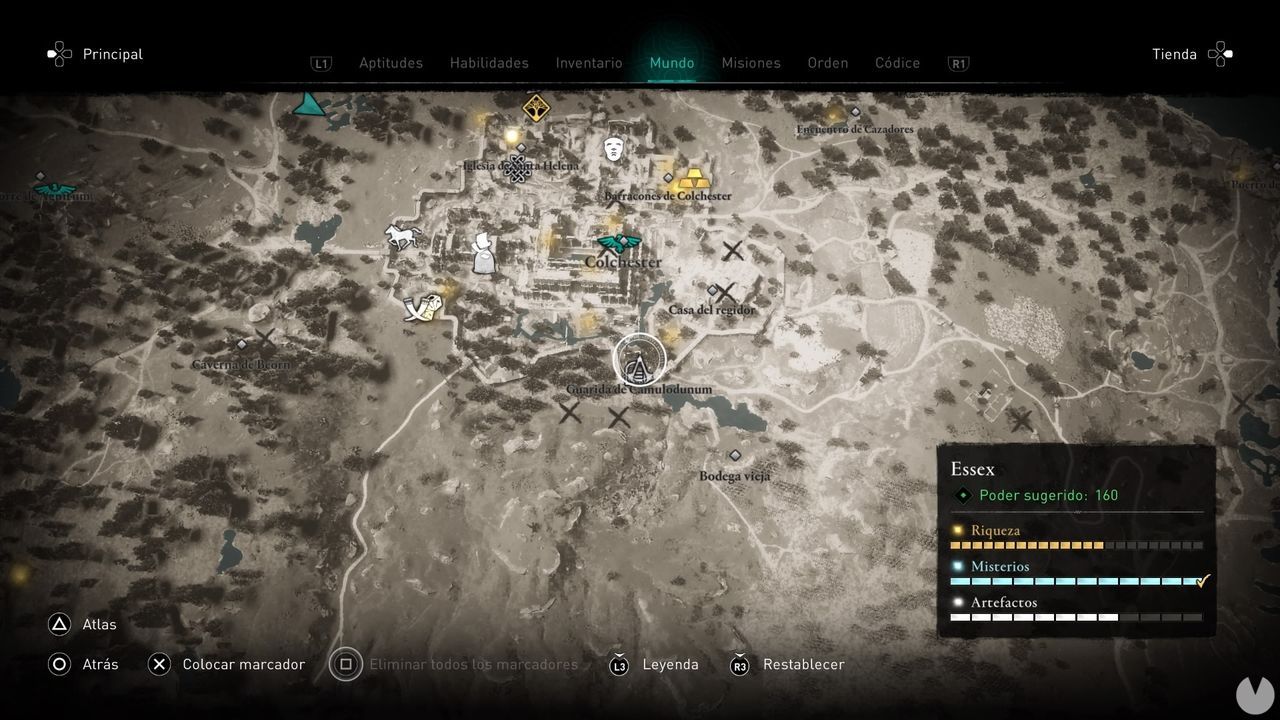The width and height of the screenshot is (1280, 720).
Task: Select the X marker beside Casa del regidor
Action: 725,293
